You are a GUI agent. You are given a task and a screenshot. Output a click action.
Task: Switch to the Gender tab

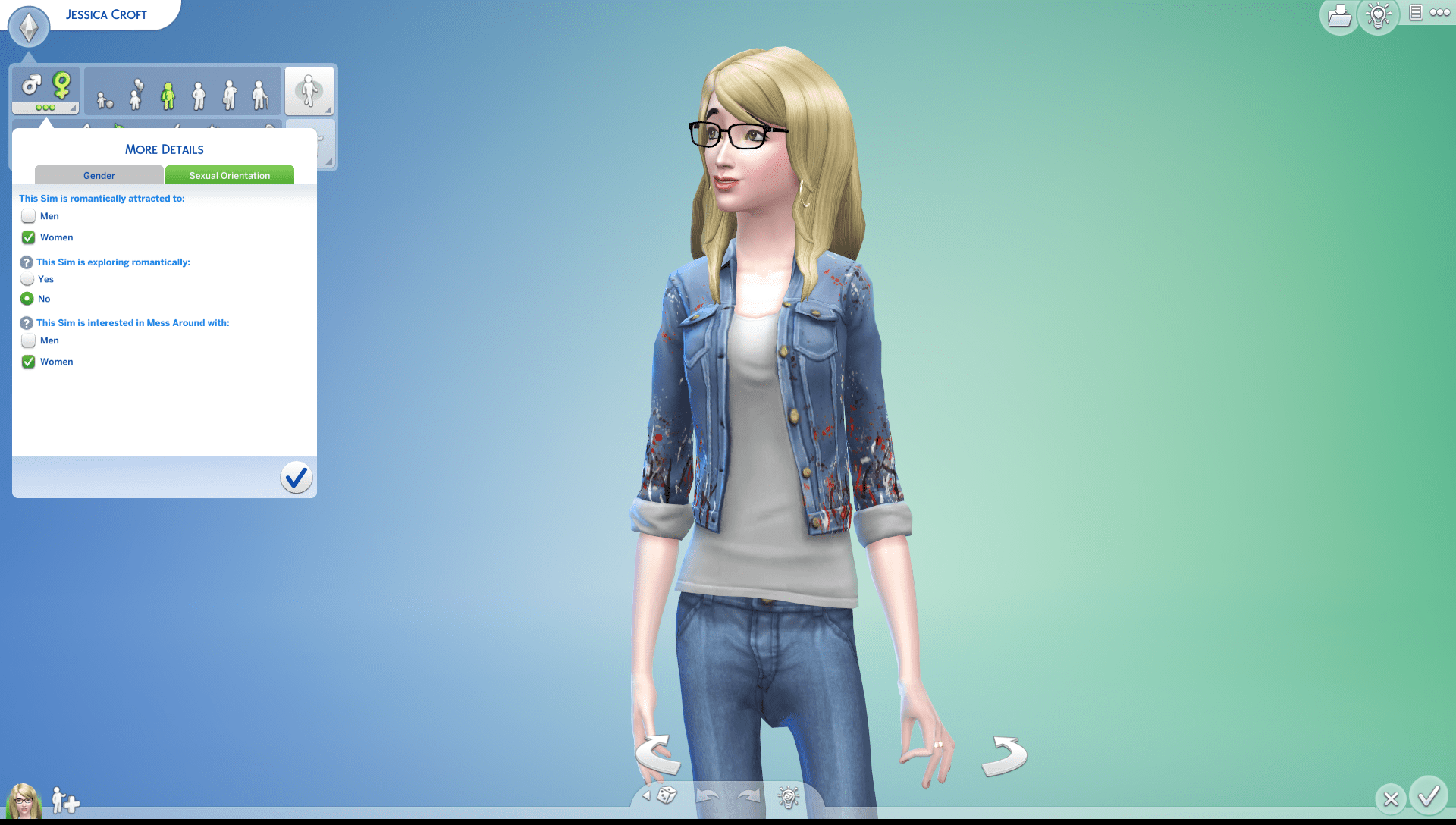[x=99, y=174]
